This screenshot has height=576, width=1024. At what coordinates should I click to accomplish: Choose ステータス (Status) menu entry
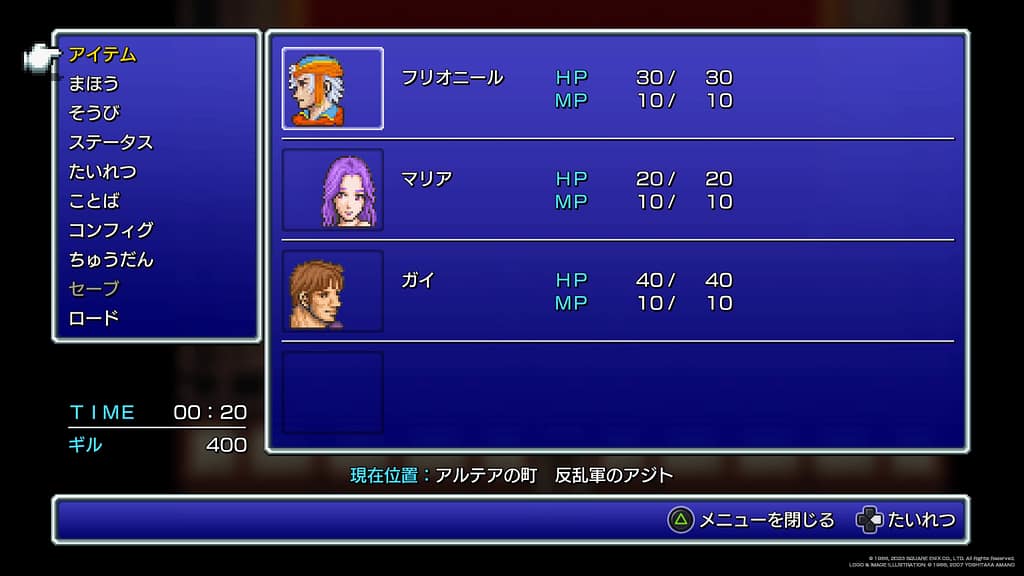111,142
